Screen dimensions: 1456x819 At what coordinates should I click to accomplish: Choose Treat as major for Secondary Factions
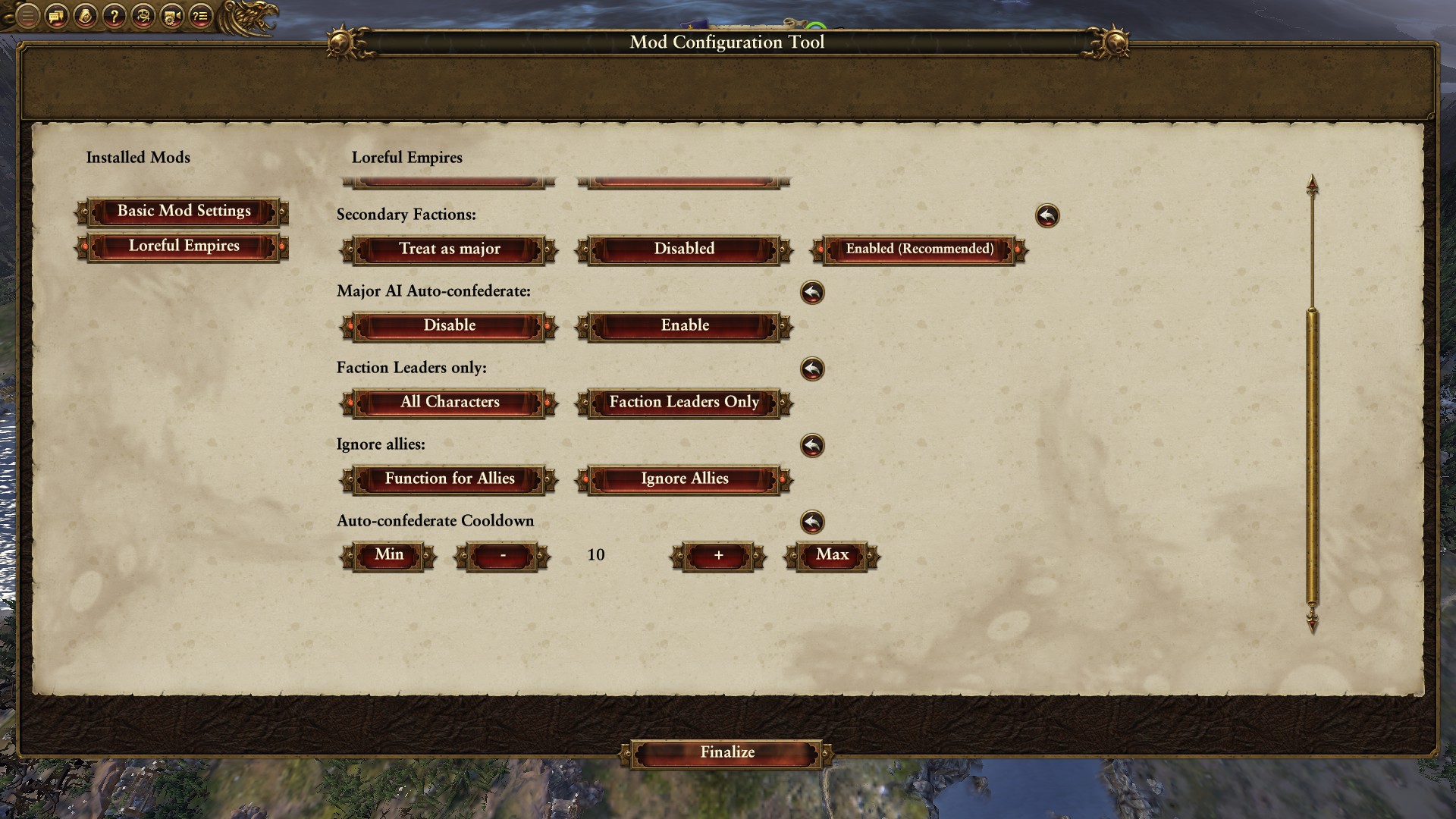(x=449, y=249)
